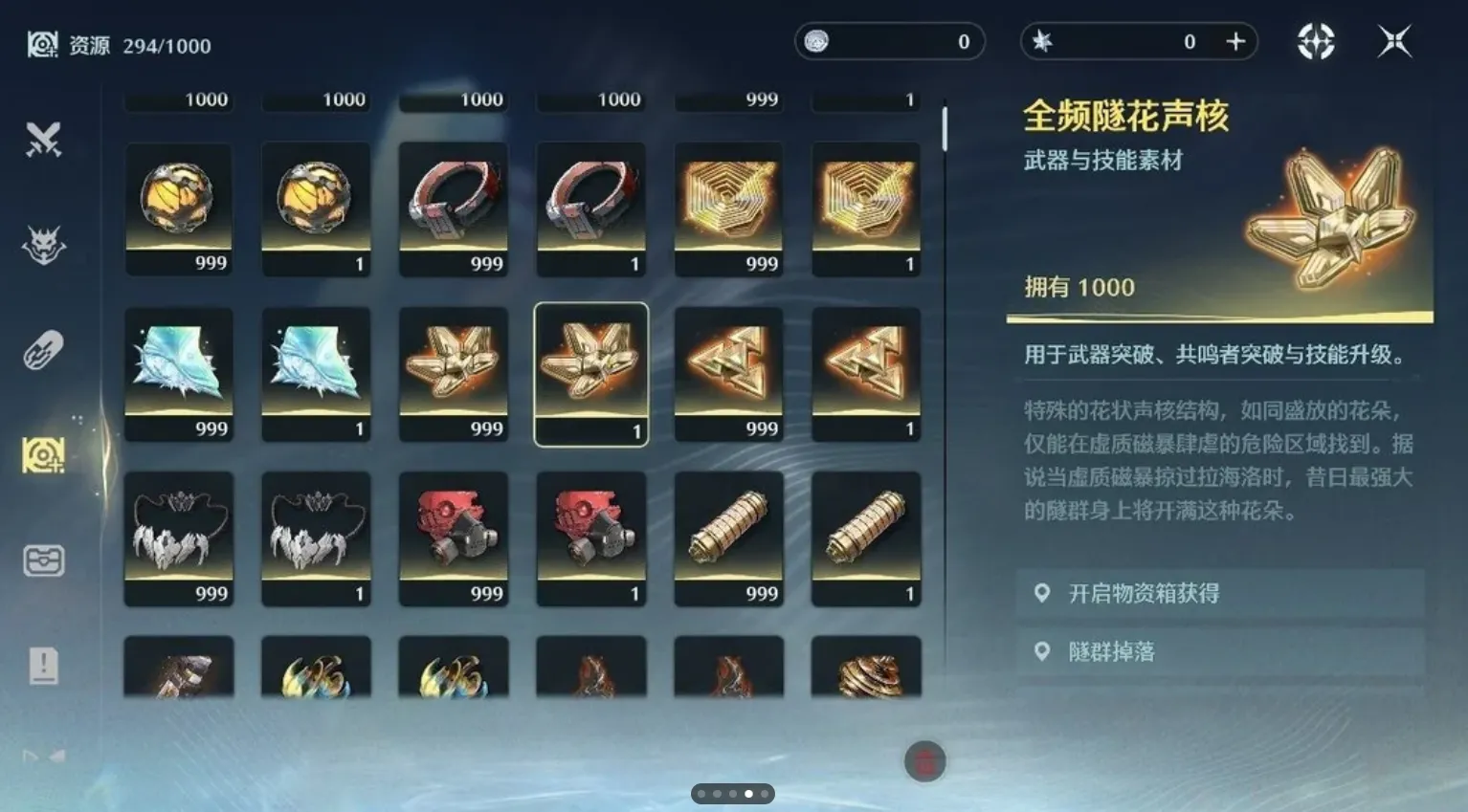Click the star astrite currency icon

[1042, 41]
